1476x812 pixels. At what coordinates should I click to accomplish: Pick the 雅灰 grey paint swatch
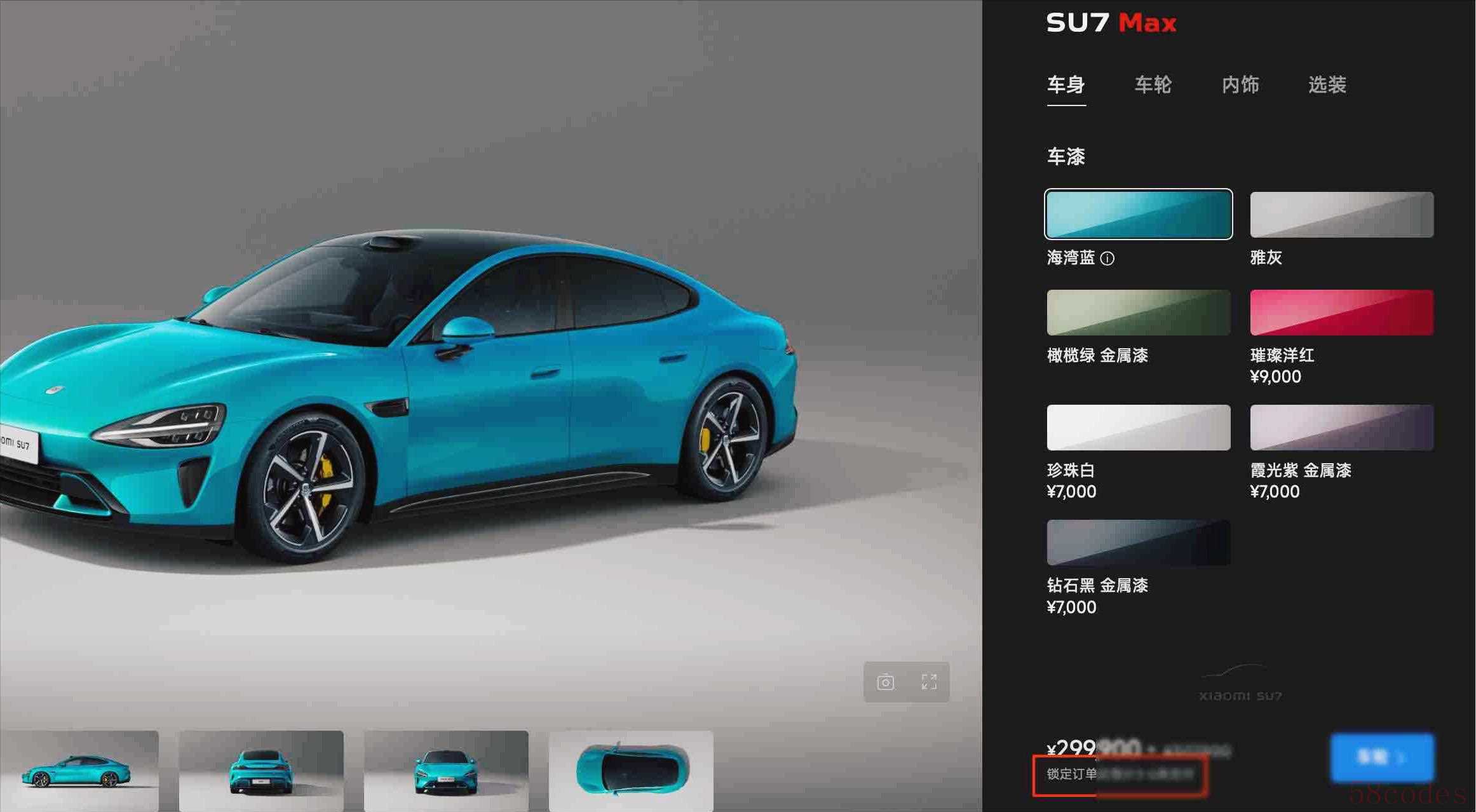[x=1341, y=215]
